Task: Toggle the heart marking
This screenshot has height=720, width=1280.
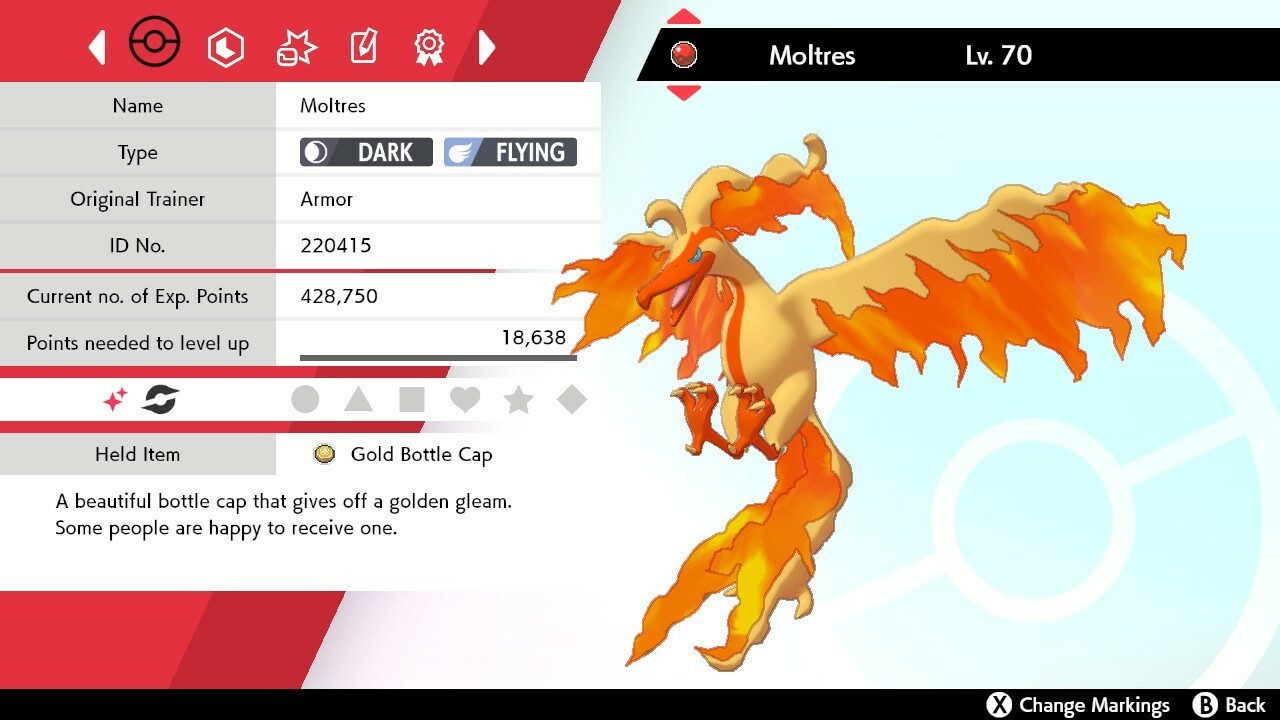Action: coord(465,400)
